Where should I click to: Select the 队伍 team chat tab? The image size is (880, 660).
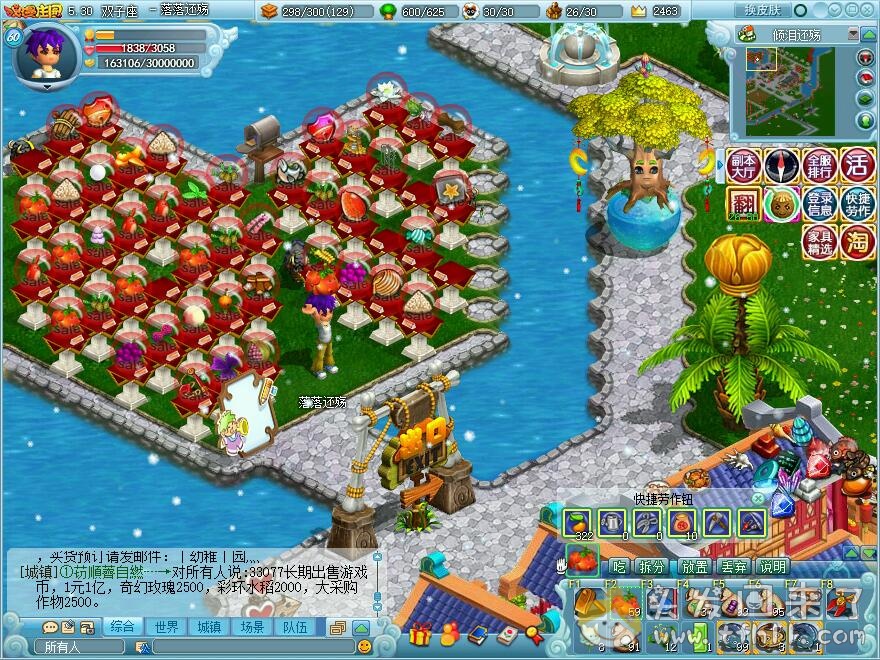click(295, 627)
